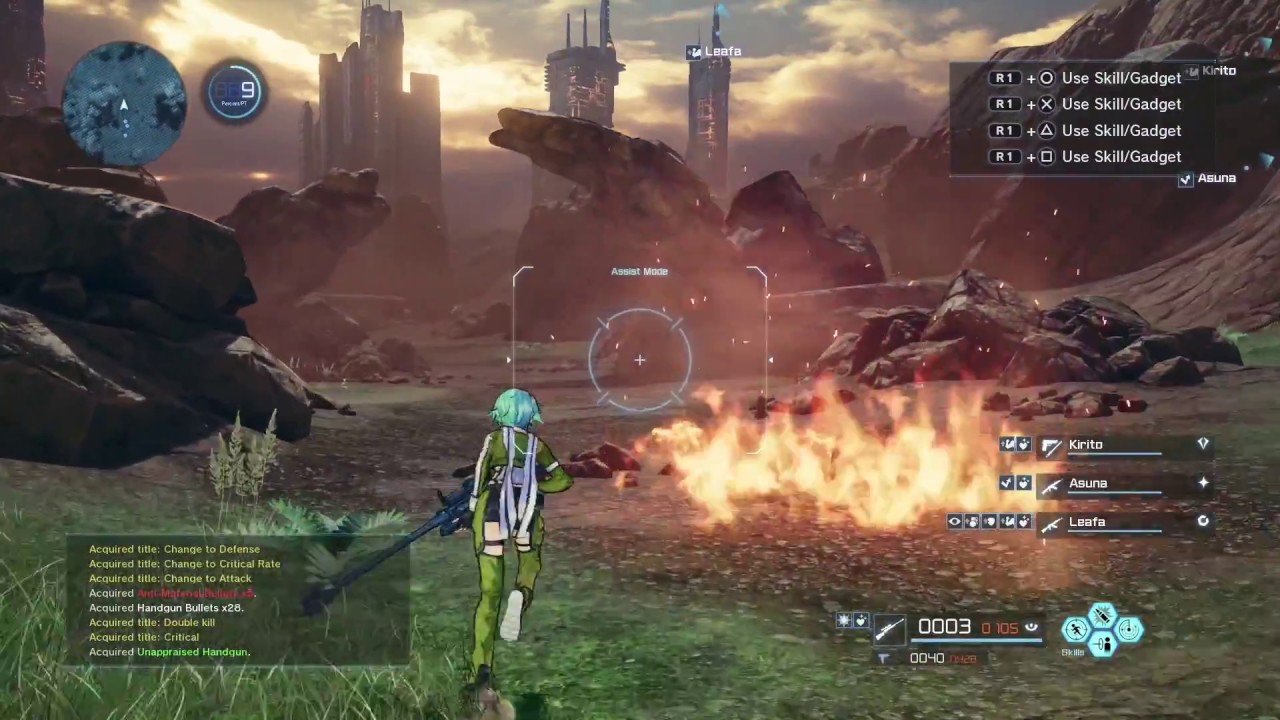Activate the sprint-targeting skill hexagon

1075,630
